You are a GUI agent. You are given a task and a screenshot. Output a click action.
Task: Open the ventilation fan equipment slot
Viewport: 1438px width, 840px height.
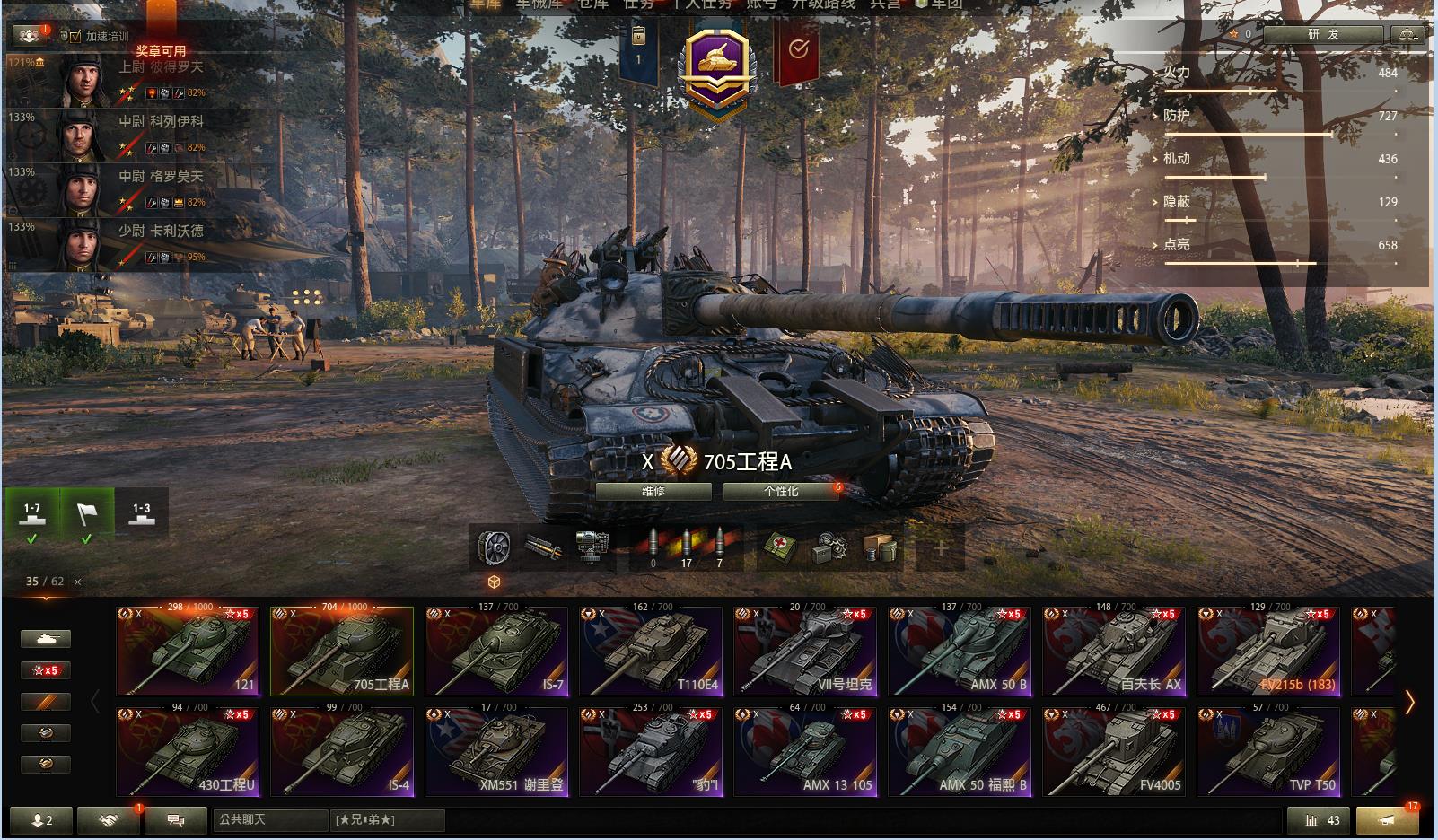point(494,547)
